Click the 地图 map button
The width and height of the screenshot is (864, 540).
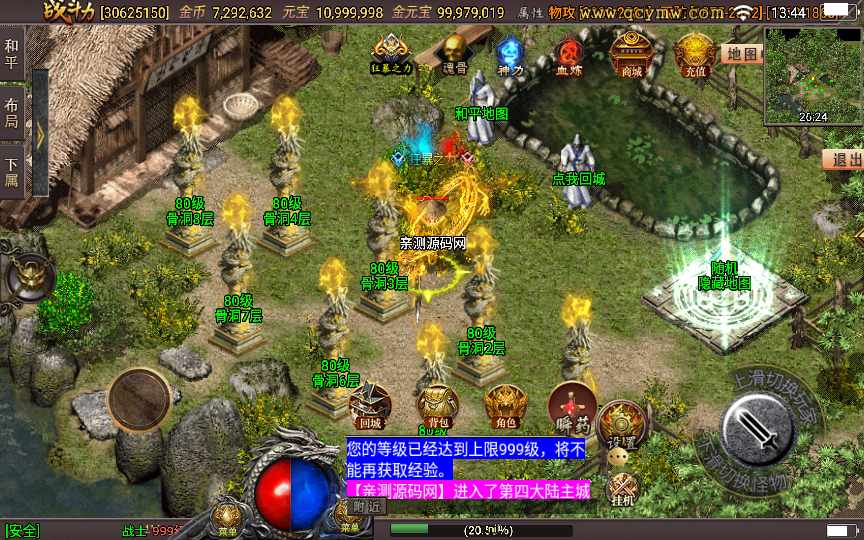pos(742,54)
